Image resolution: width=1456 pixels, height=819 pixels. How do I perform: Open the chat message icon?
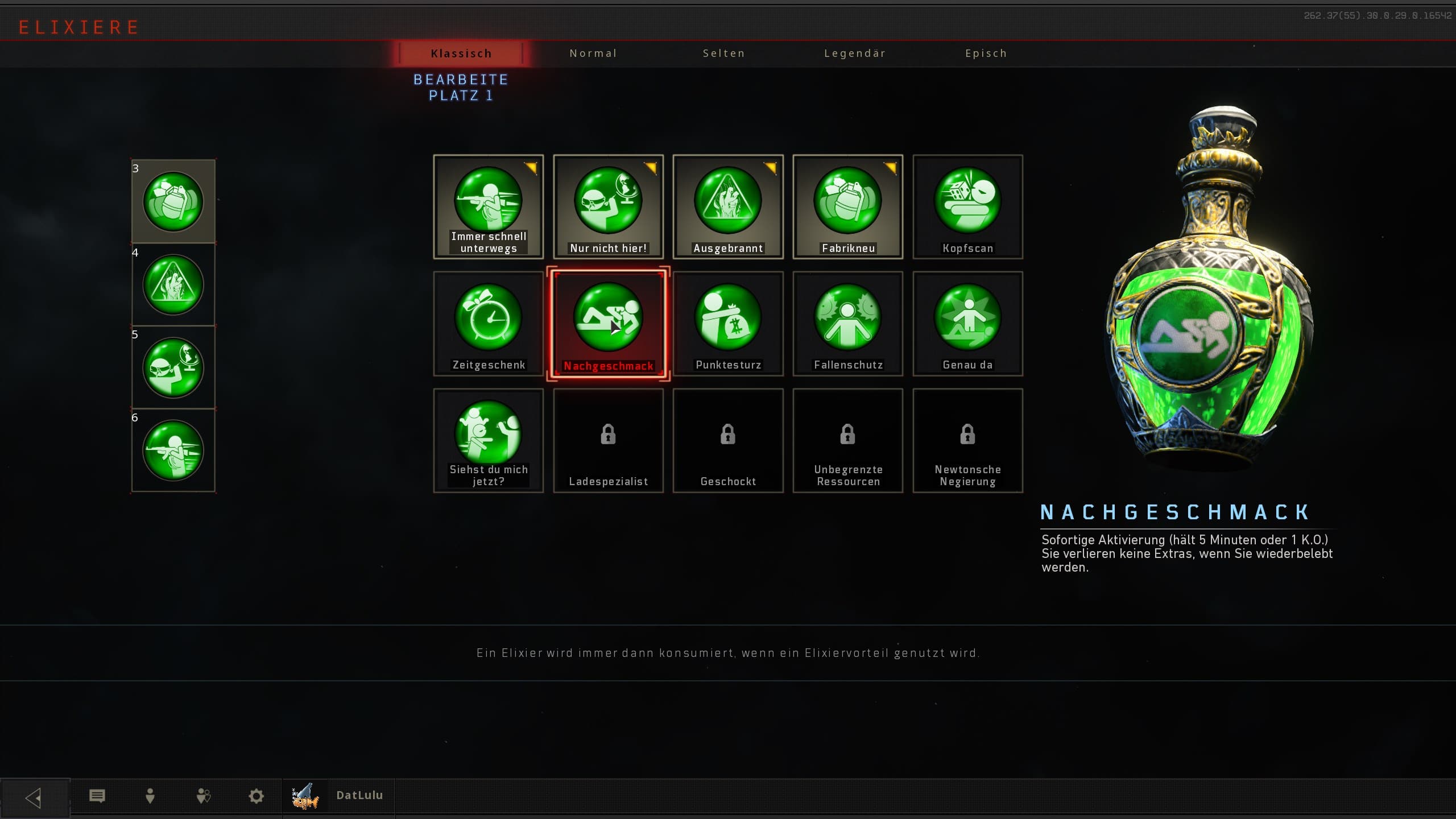point(97,796)
